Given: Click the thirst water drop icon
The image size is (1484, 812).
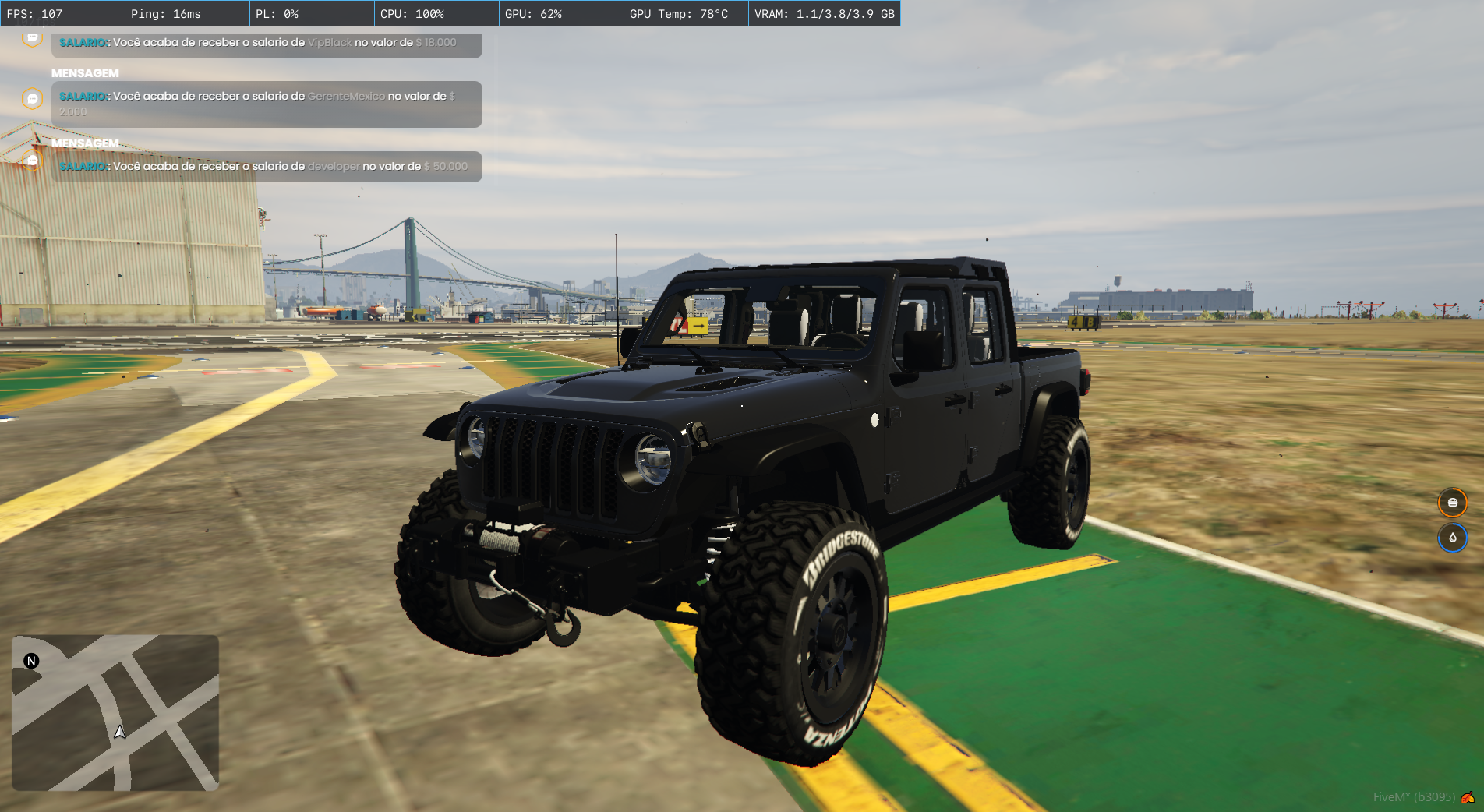Looking at the screenshot, I should coord(1452,538).
